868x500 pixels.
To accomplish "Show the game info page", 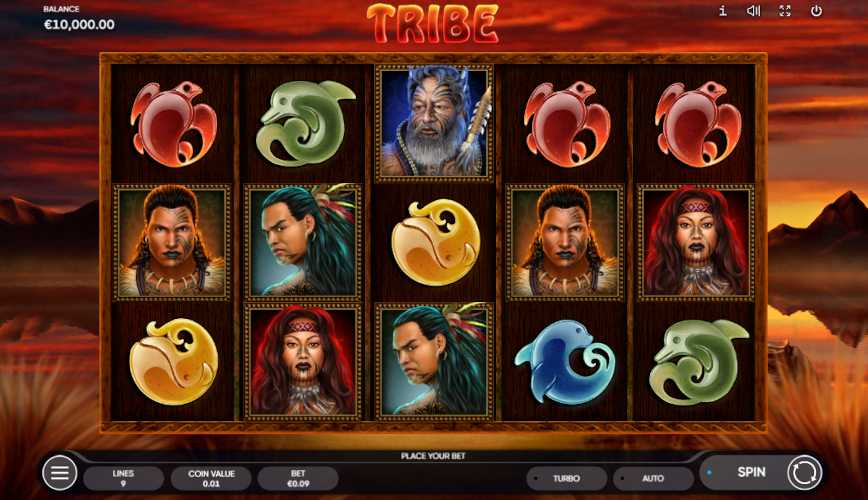I will tap(723, 11).
